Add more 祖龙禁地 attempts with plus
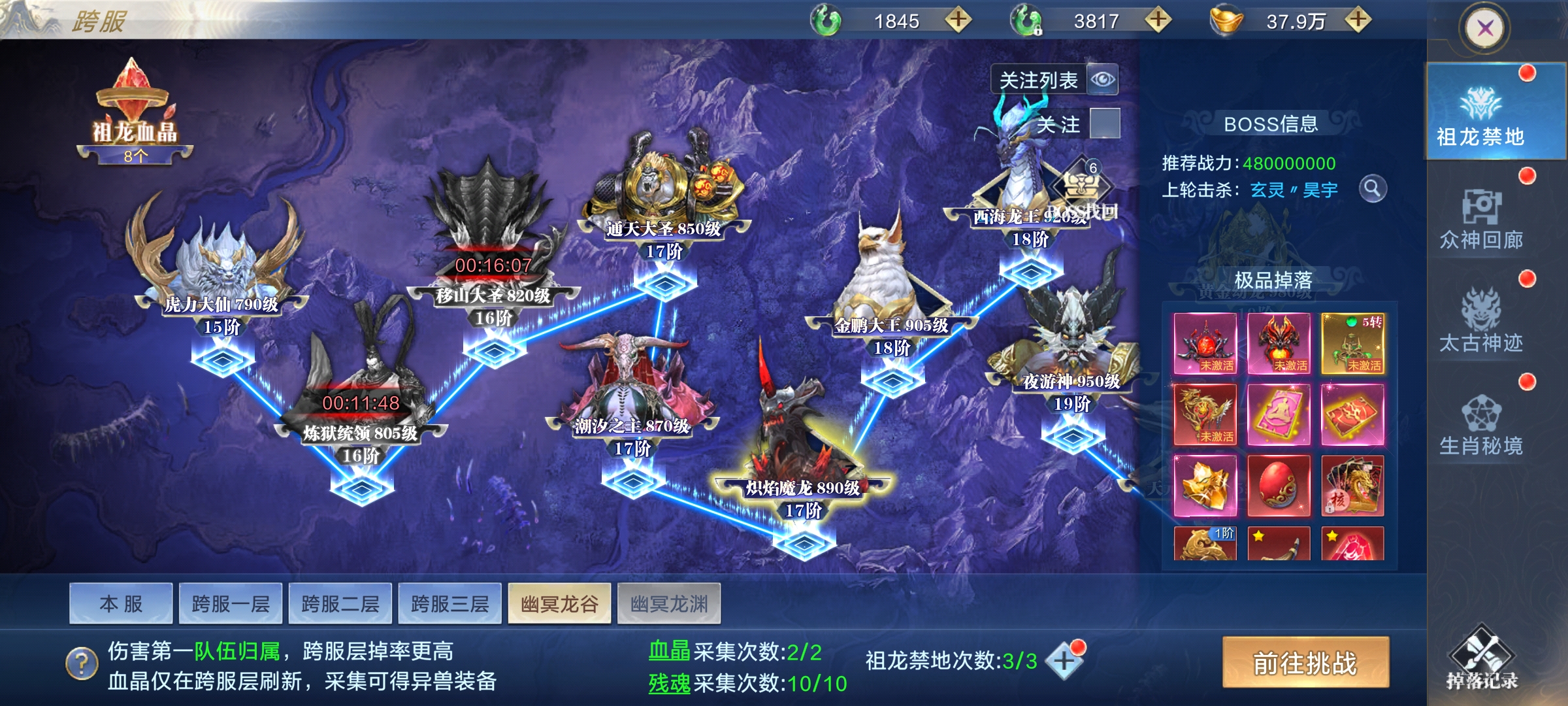Viewport: 1568px width, 706px height. pyautogui.click(x=1064, y=660)
